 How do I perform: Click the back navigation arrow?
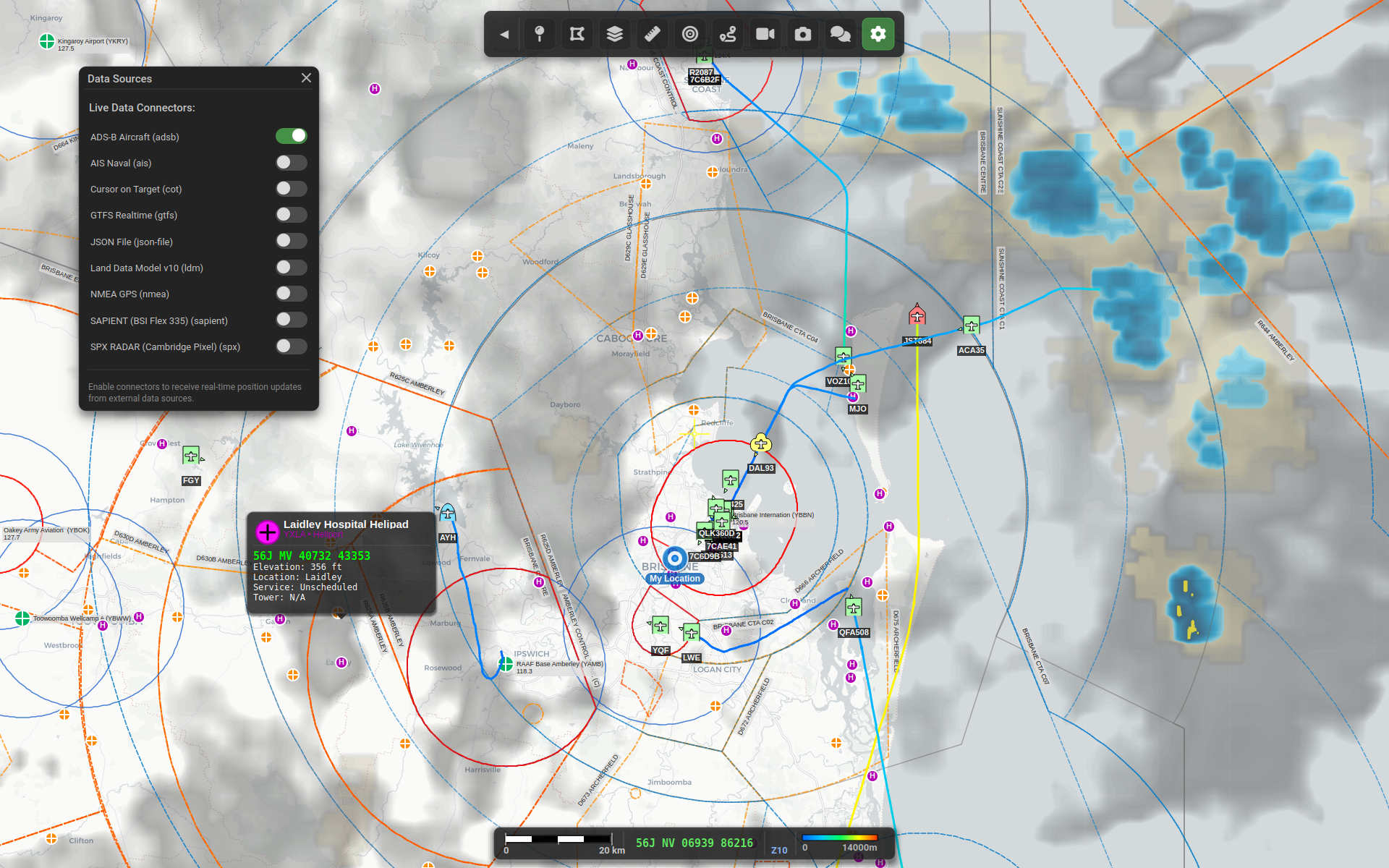coord(504,34)
